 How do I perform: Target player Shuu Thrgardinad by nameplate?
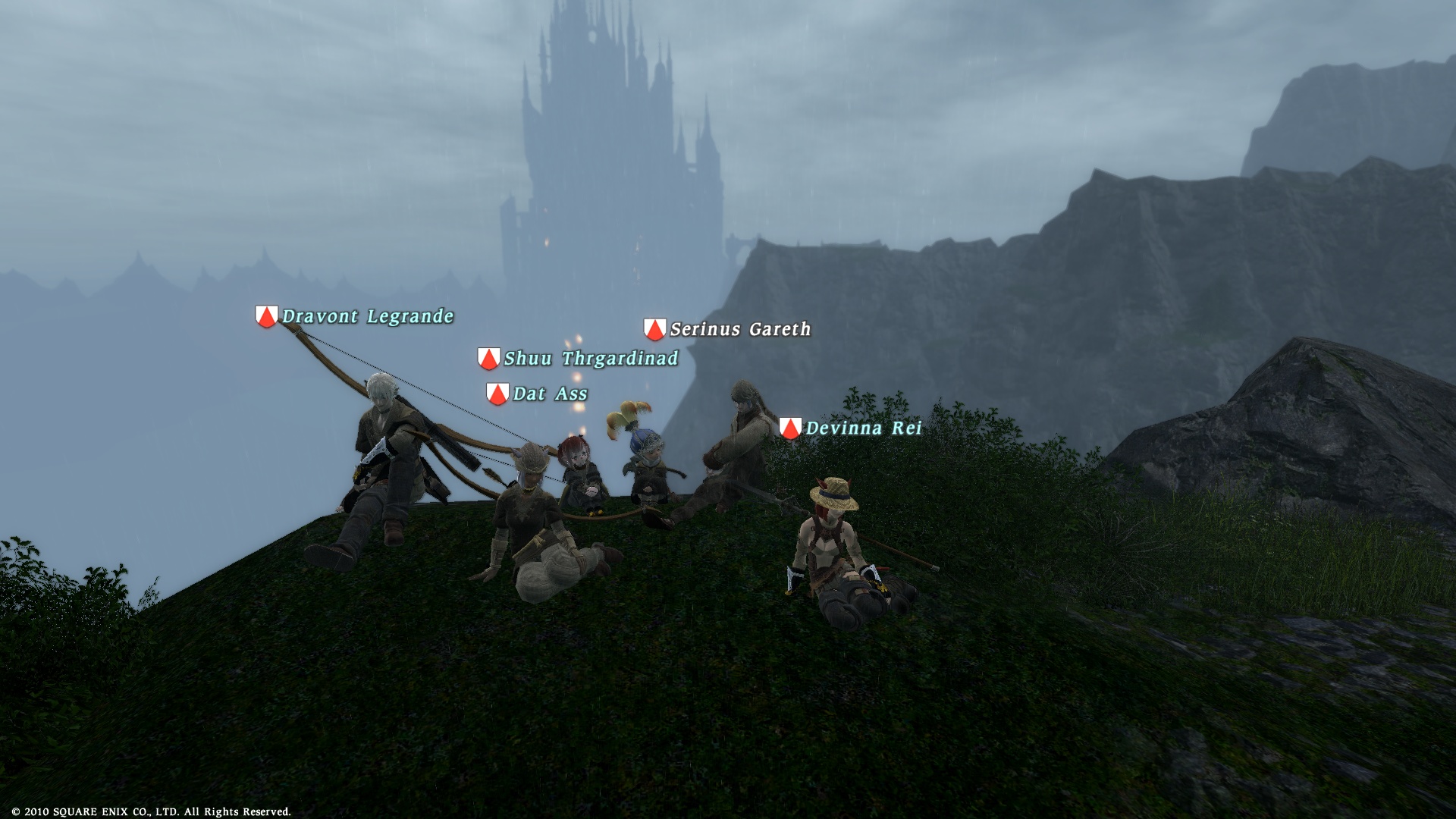pyautogui.click(x=590, y=359)
